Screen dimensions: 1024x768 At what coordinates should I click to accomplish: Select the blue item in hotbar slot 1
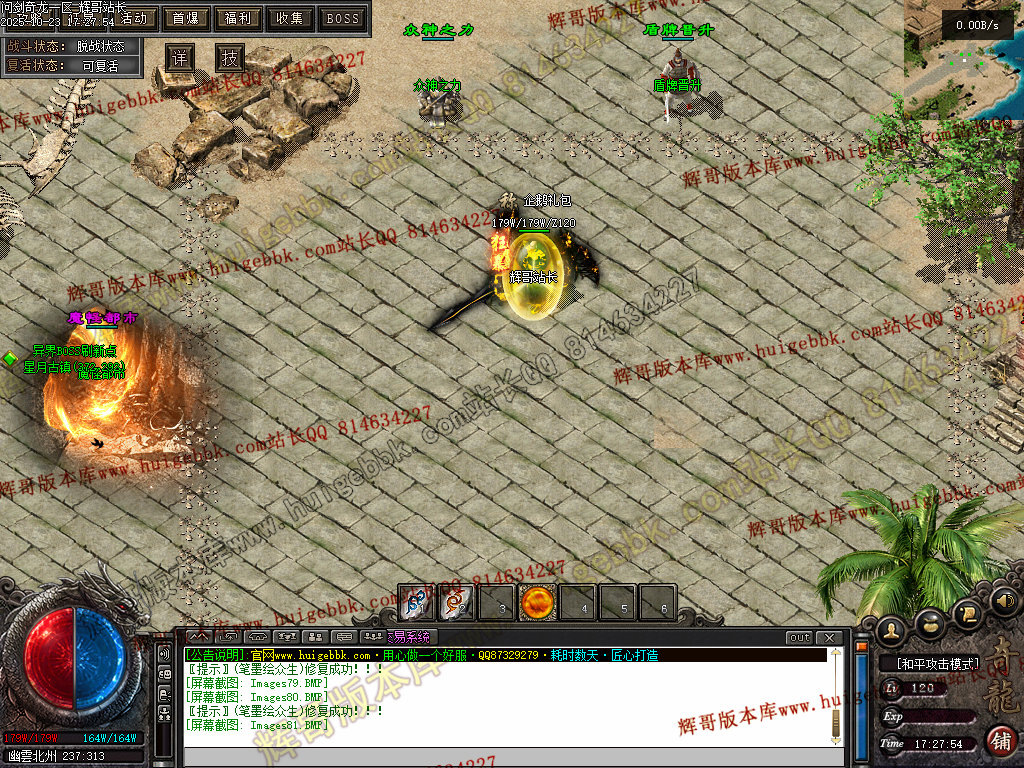(x=416, y=603)
